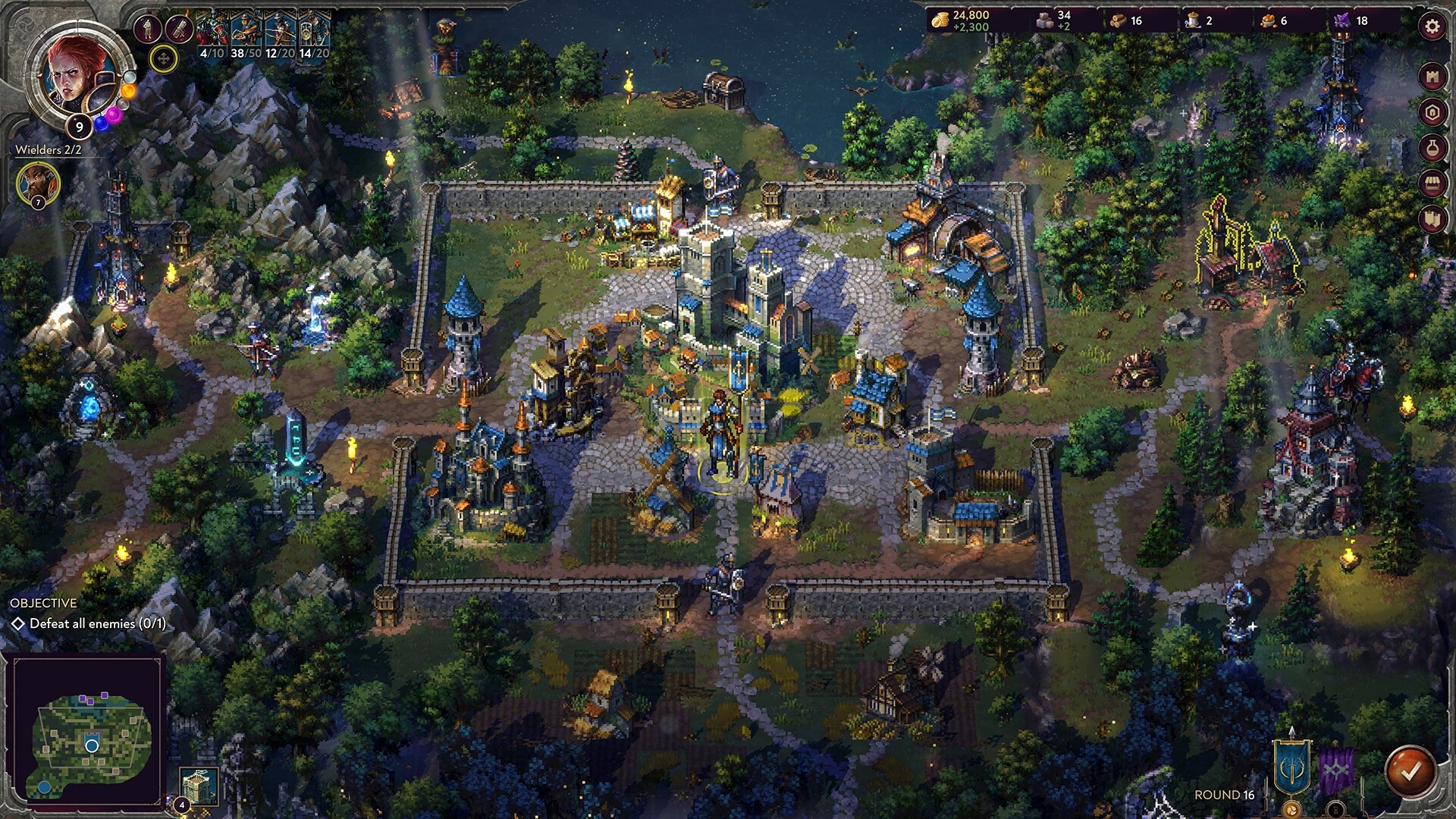Image resolution: width=1456 pixels, height=819 pixels.
Task: Activate the four-arrow move button
Action: (164, 58)
